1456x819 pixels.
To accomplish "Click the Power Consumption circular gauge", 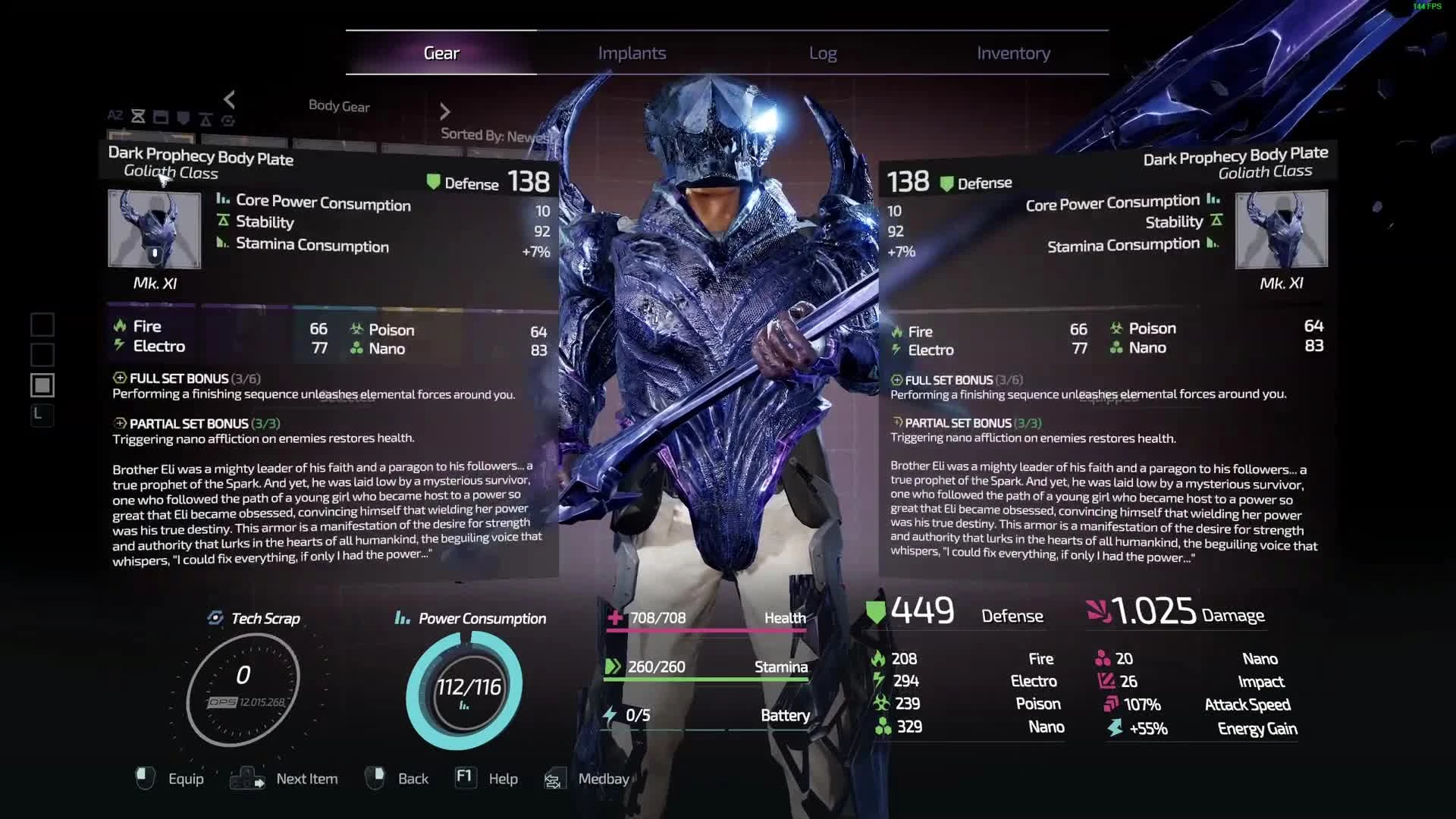I will pyautogui.click(x=465, y=686).
